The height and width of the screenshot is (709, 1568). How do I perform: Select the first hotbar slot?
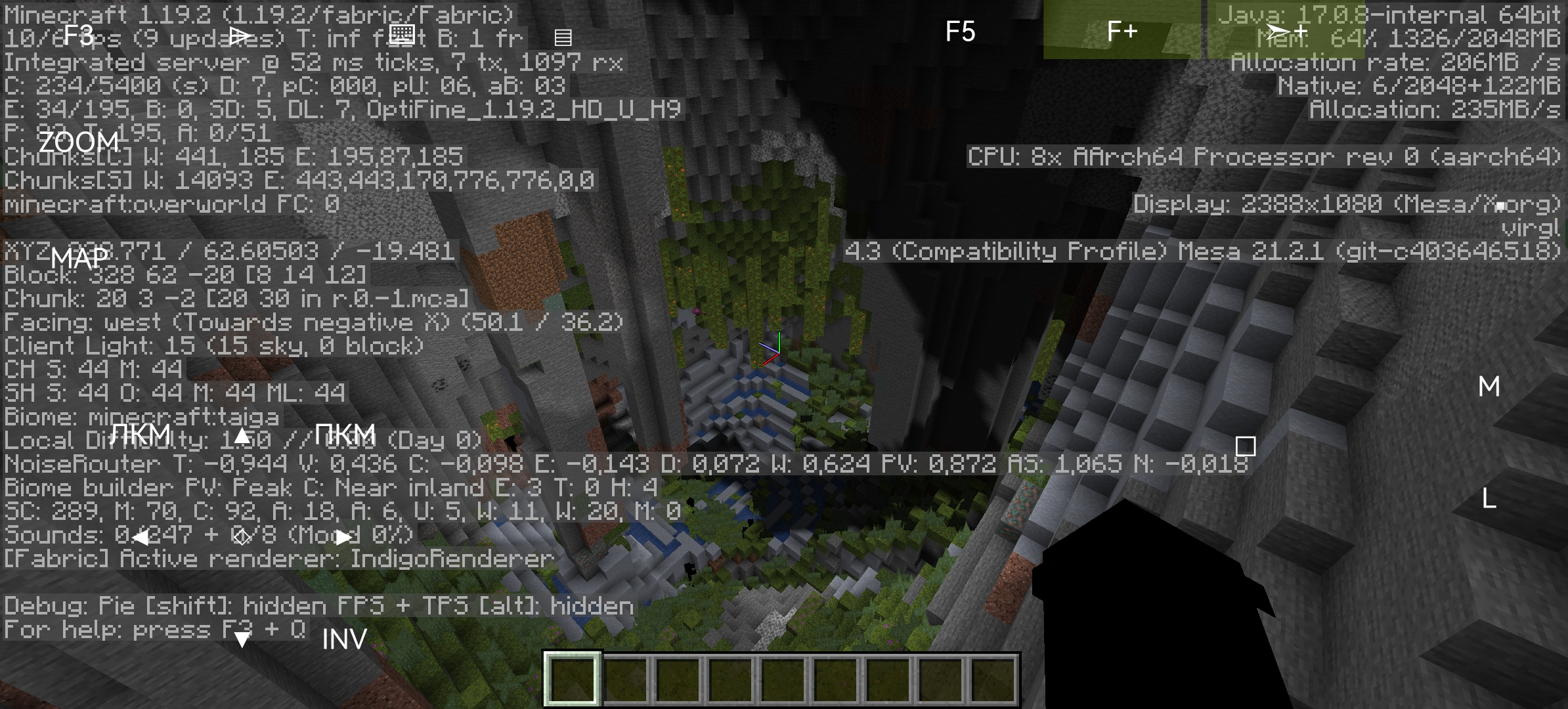(573, 679)
